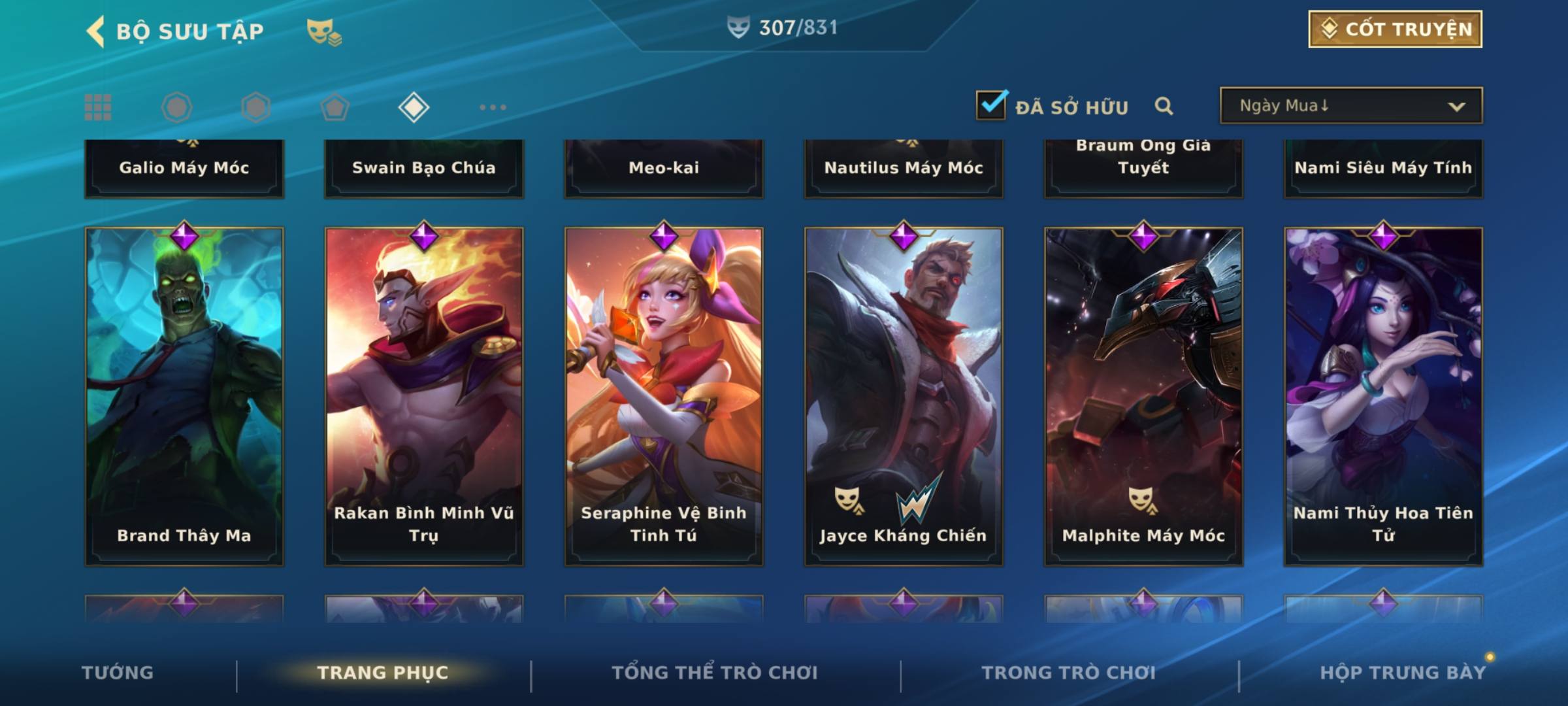Open the Cốt Truyện button
Screen dimensions: 1568x706
tap(1395, 29)
